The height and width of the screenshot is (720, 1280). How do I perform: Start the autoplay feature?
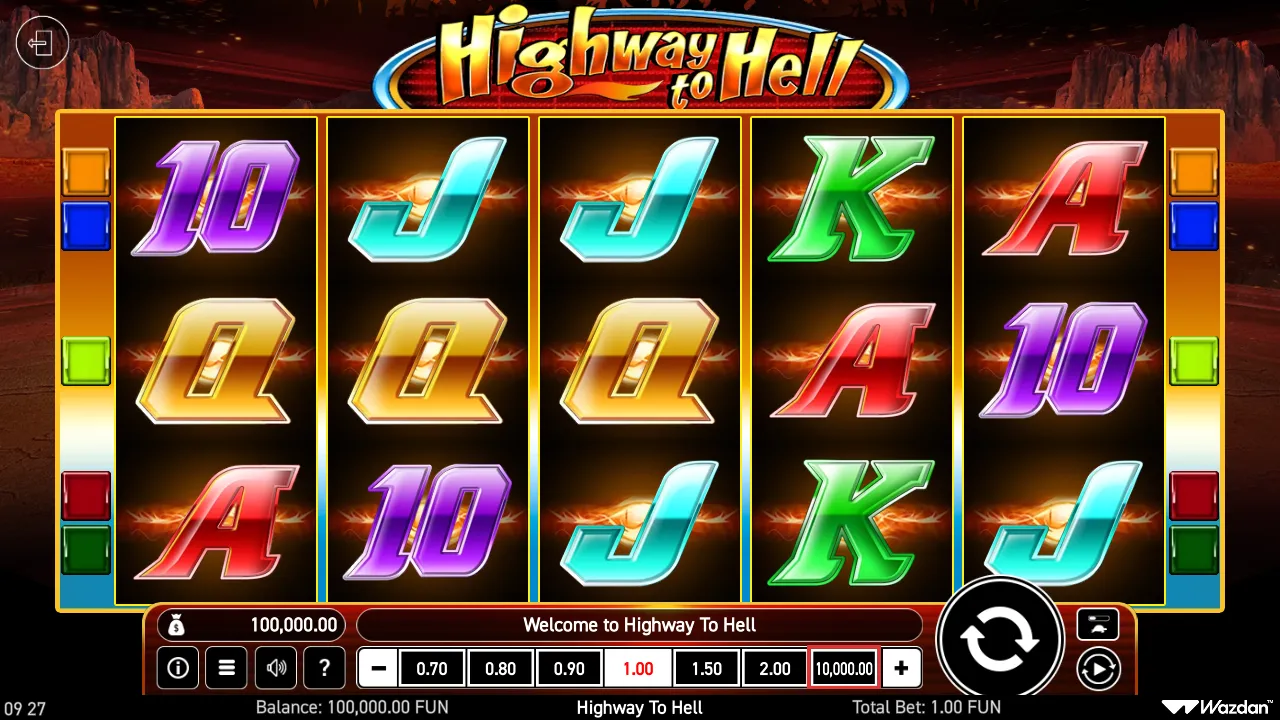1098,670
